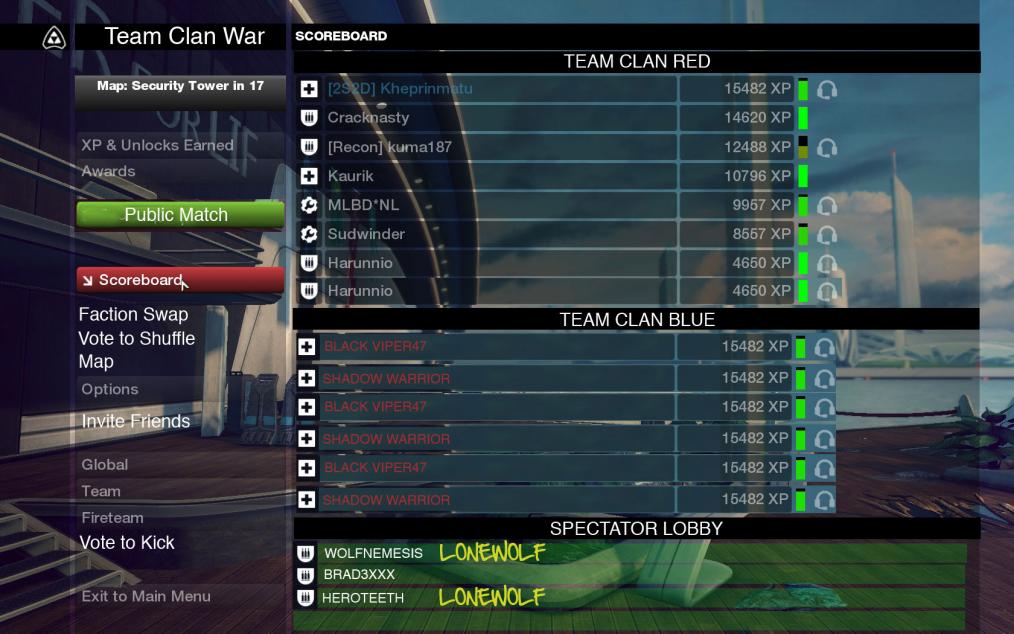This screenshot has width=1014, height=634.
Task: Select spectator WOLFNEMESIS
Action: [x=373, y=553]
